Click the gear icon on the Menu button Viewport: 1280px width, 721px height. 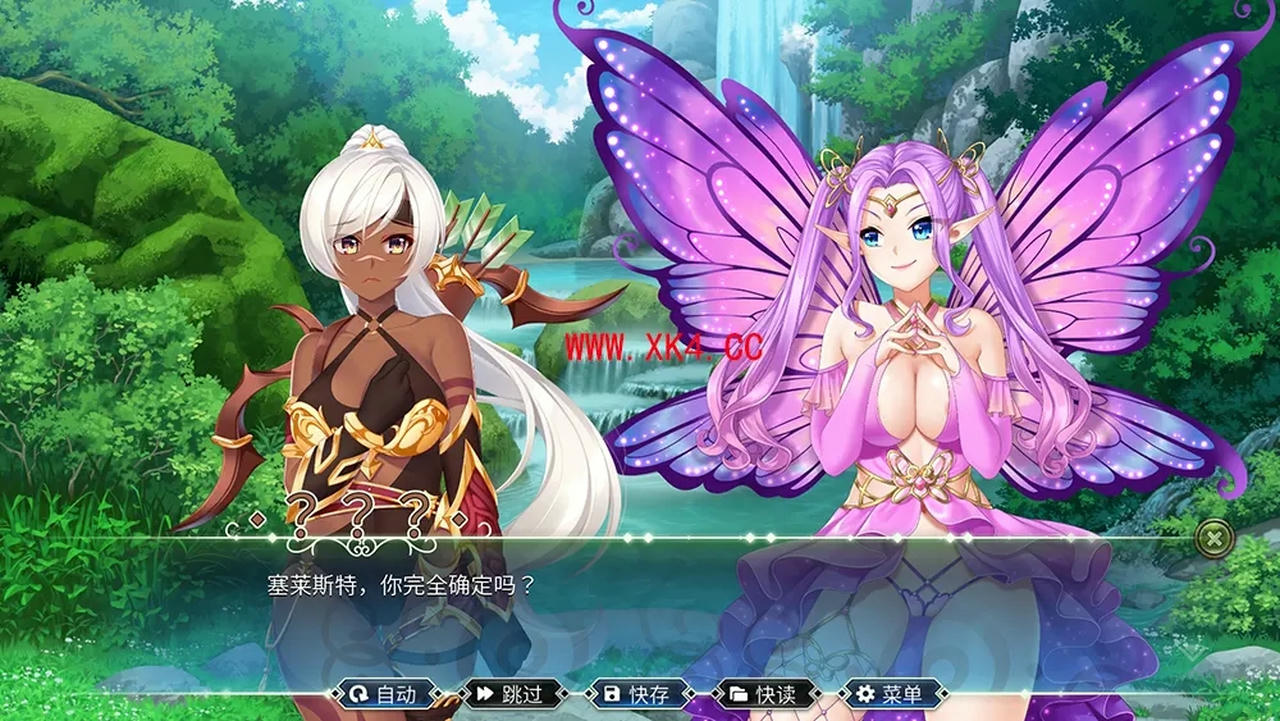click(863, 694)
